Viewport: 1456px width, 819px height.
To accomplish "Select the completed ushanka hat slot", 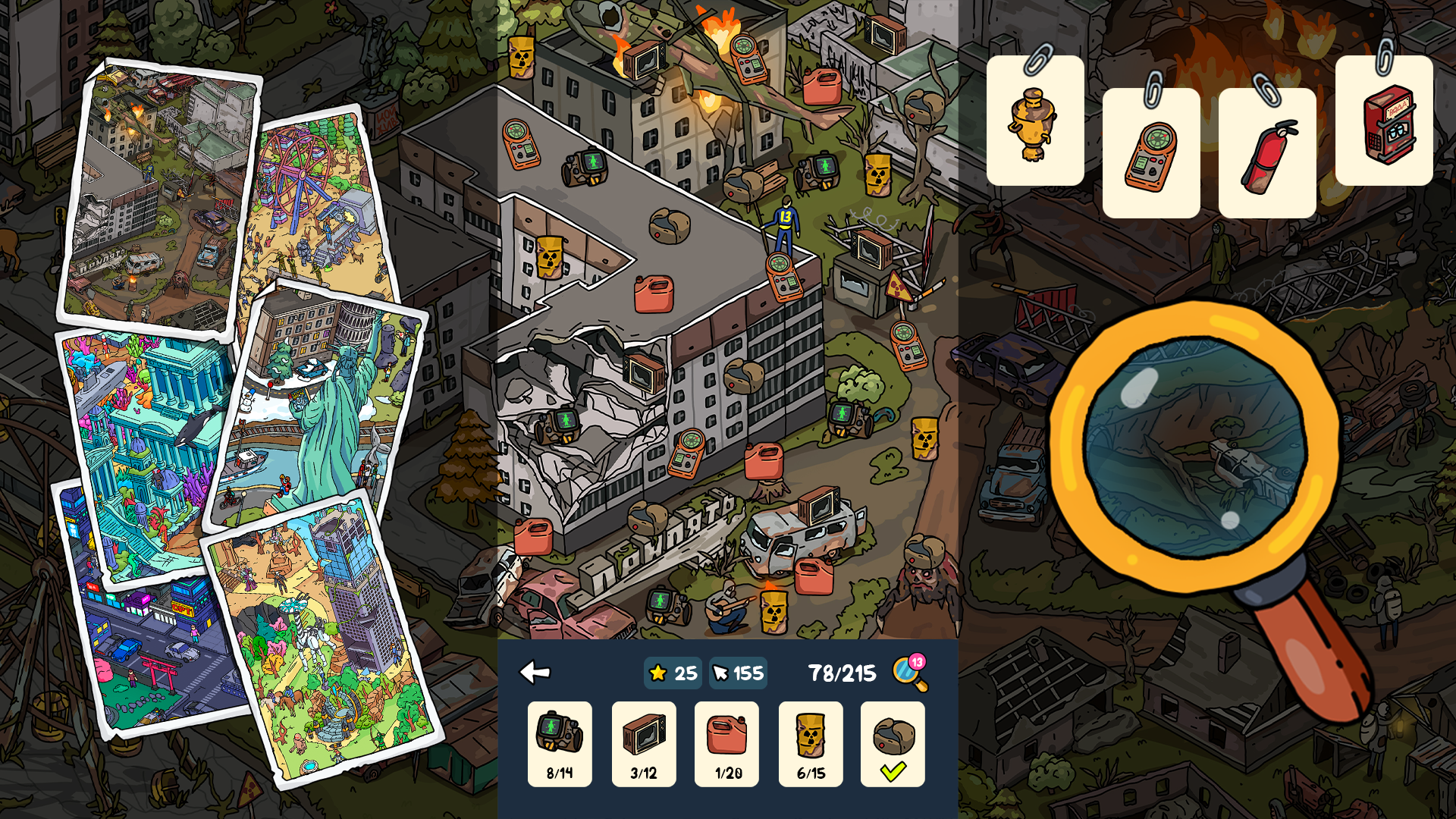I will 893,743.
